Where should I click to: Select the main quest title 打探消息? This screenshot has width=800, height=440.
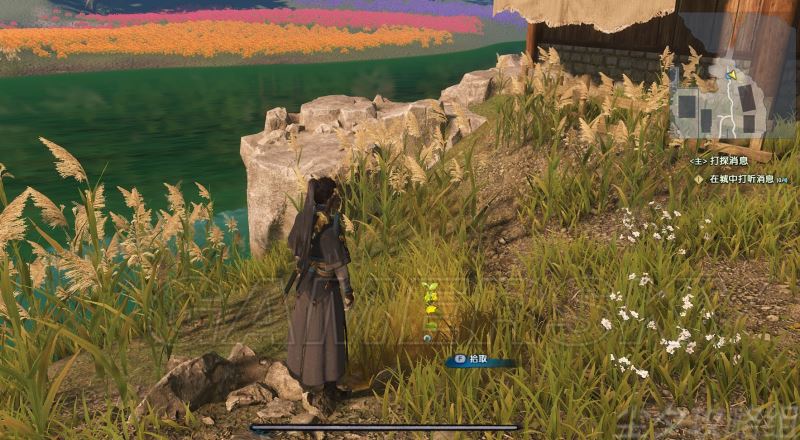[735, 160]
